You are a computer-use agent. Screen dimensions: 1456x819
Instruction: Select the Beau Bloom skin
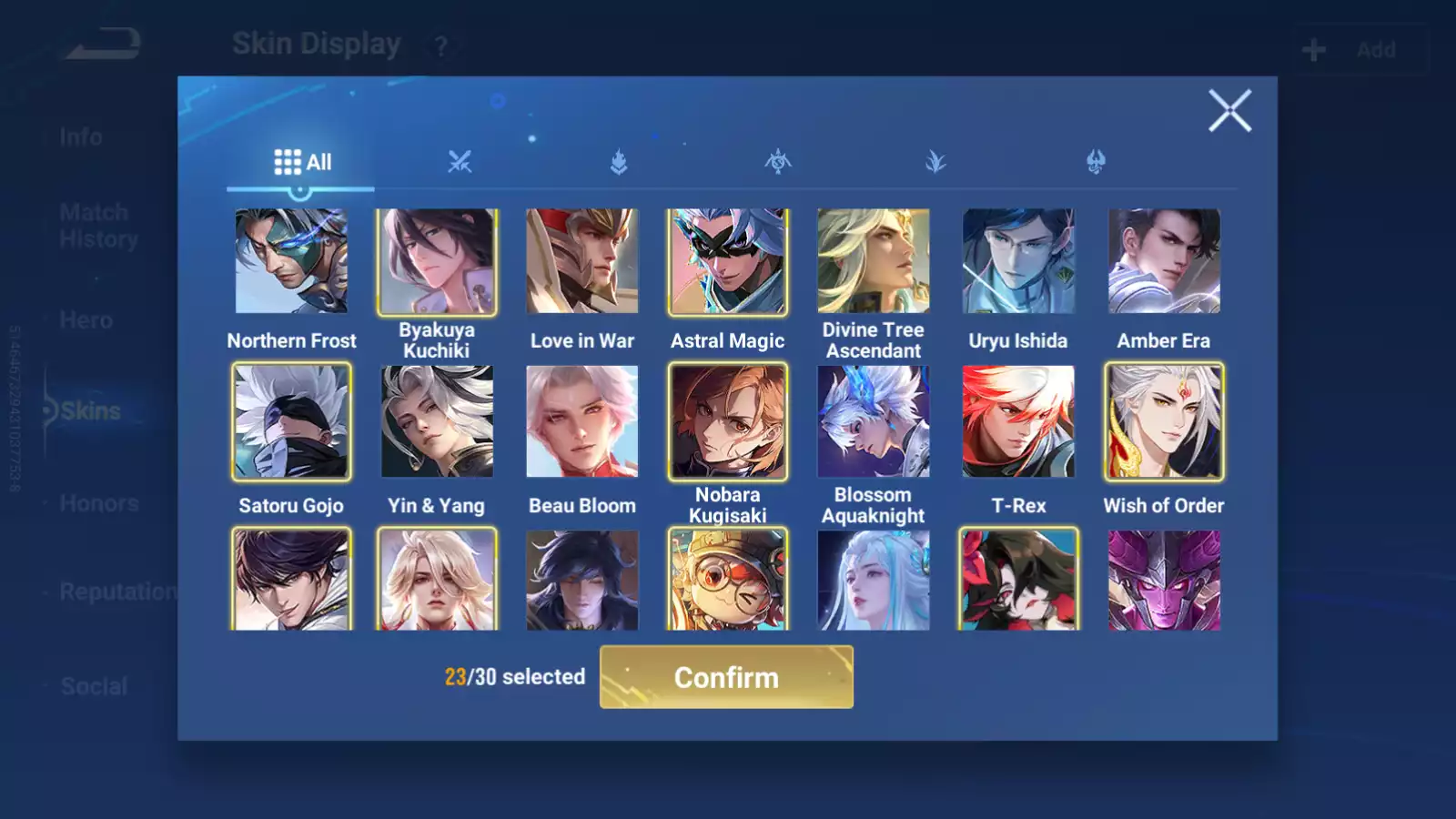582,422
